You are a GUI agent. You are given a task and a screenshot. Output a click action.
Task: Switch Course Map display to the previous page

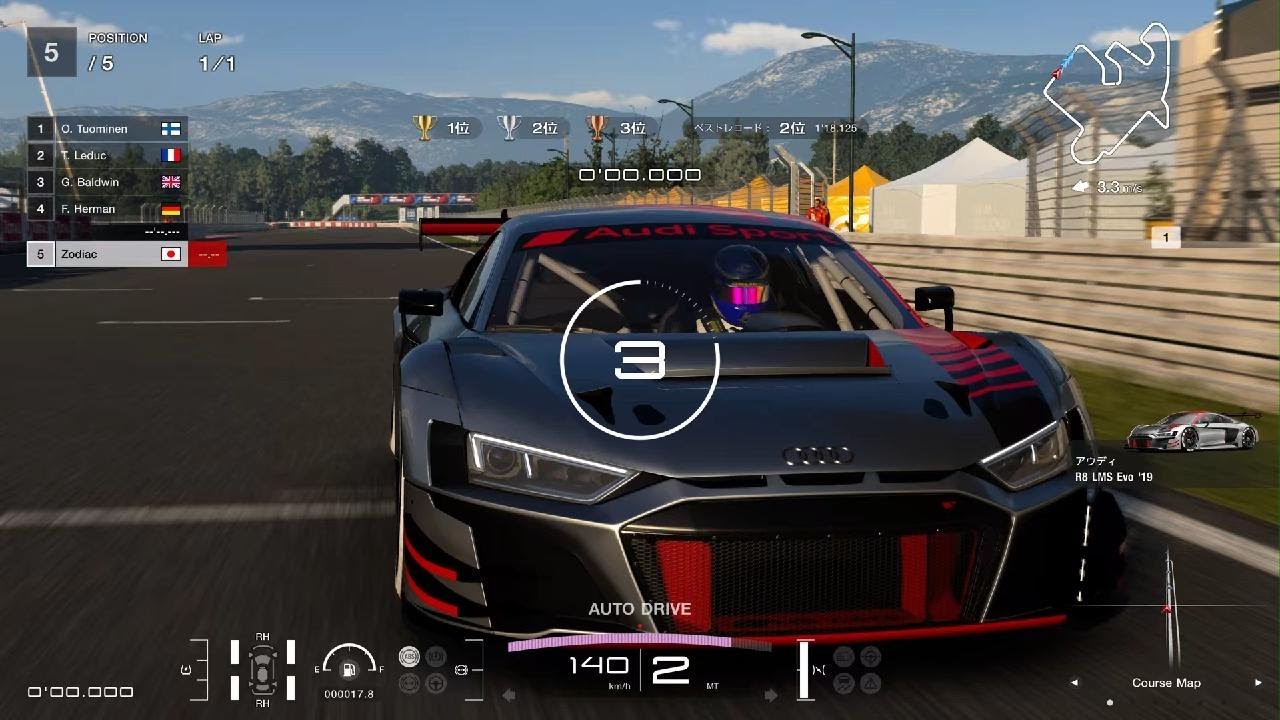pyautogui.click(x=1075, y=683)
